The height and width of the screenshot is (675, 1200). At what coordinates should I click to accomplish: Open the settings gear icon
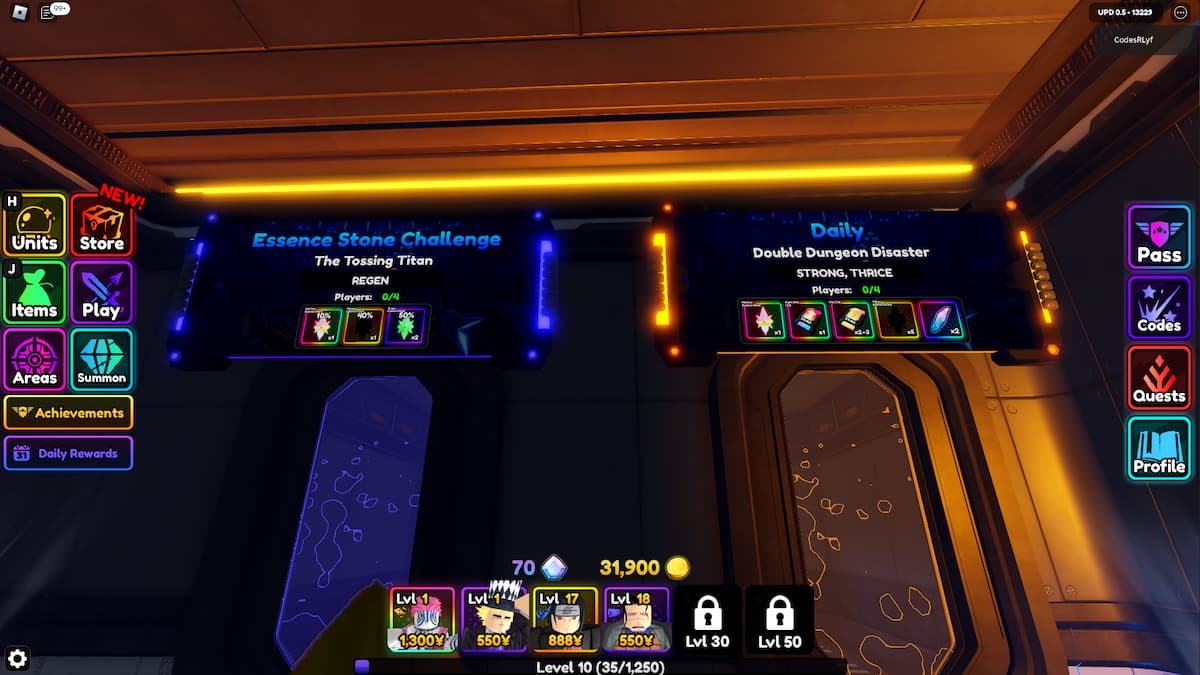[18, 657]
